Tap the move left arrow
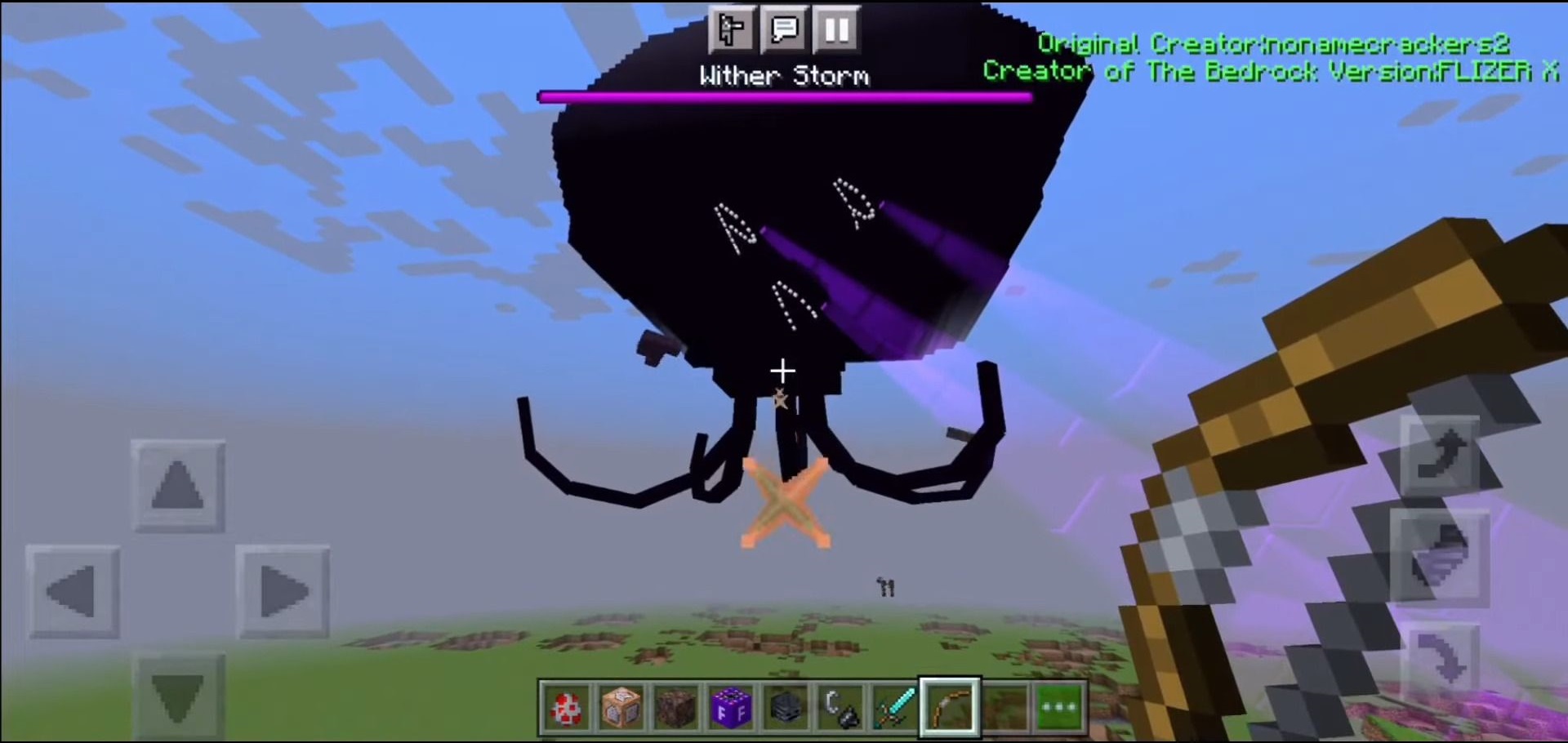 click(x=73, y=592)
